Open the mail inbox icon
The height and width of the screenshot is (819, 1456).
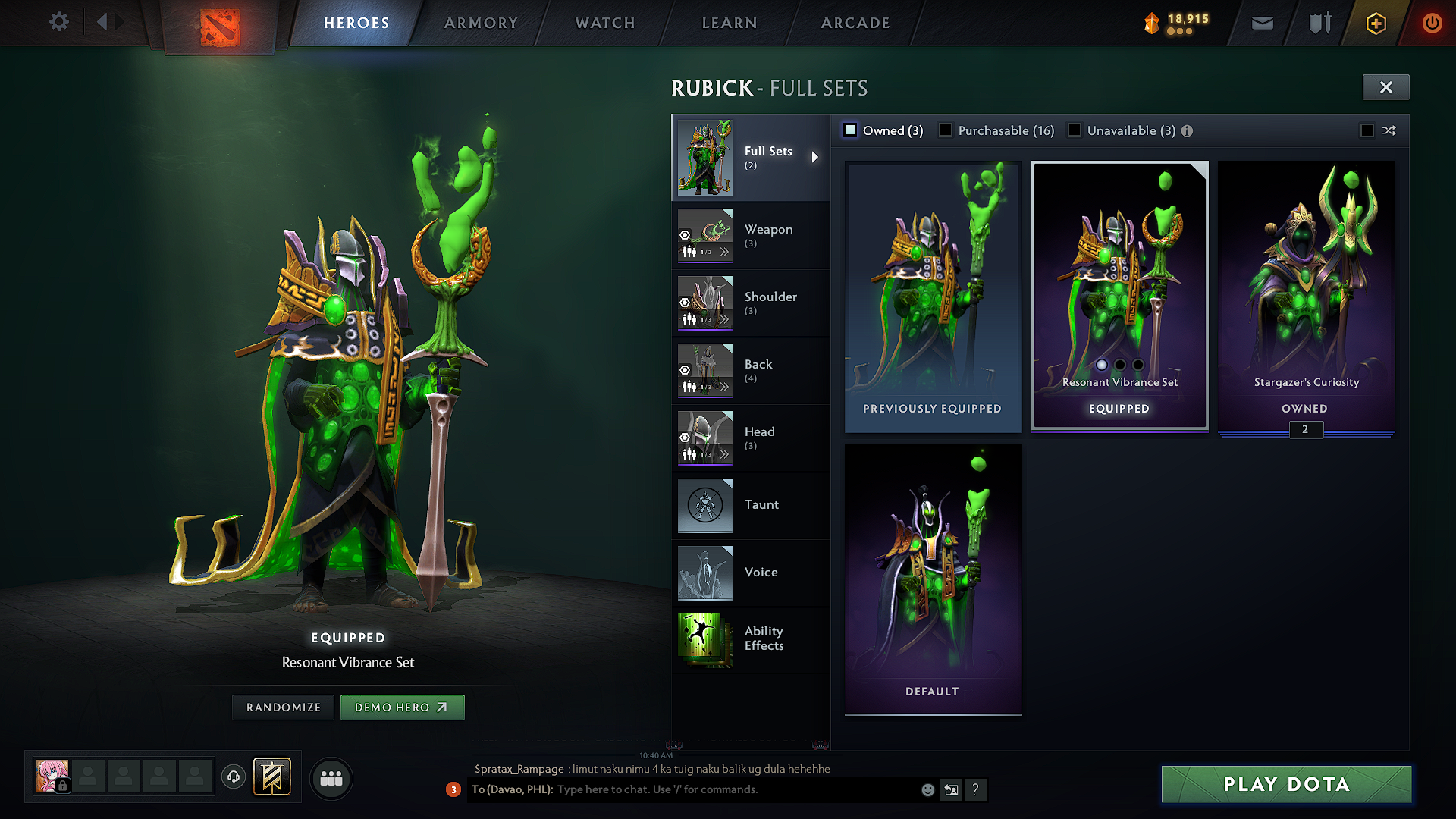pos(1262,23)
